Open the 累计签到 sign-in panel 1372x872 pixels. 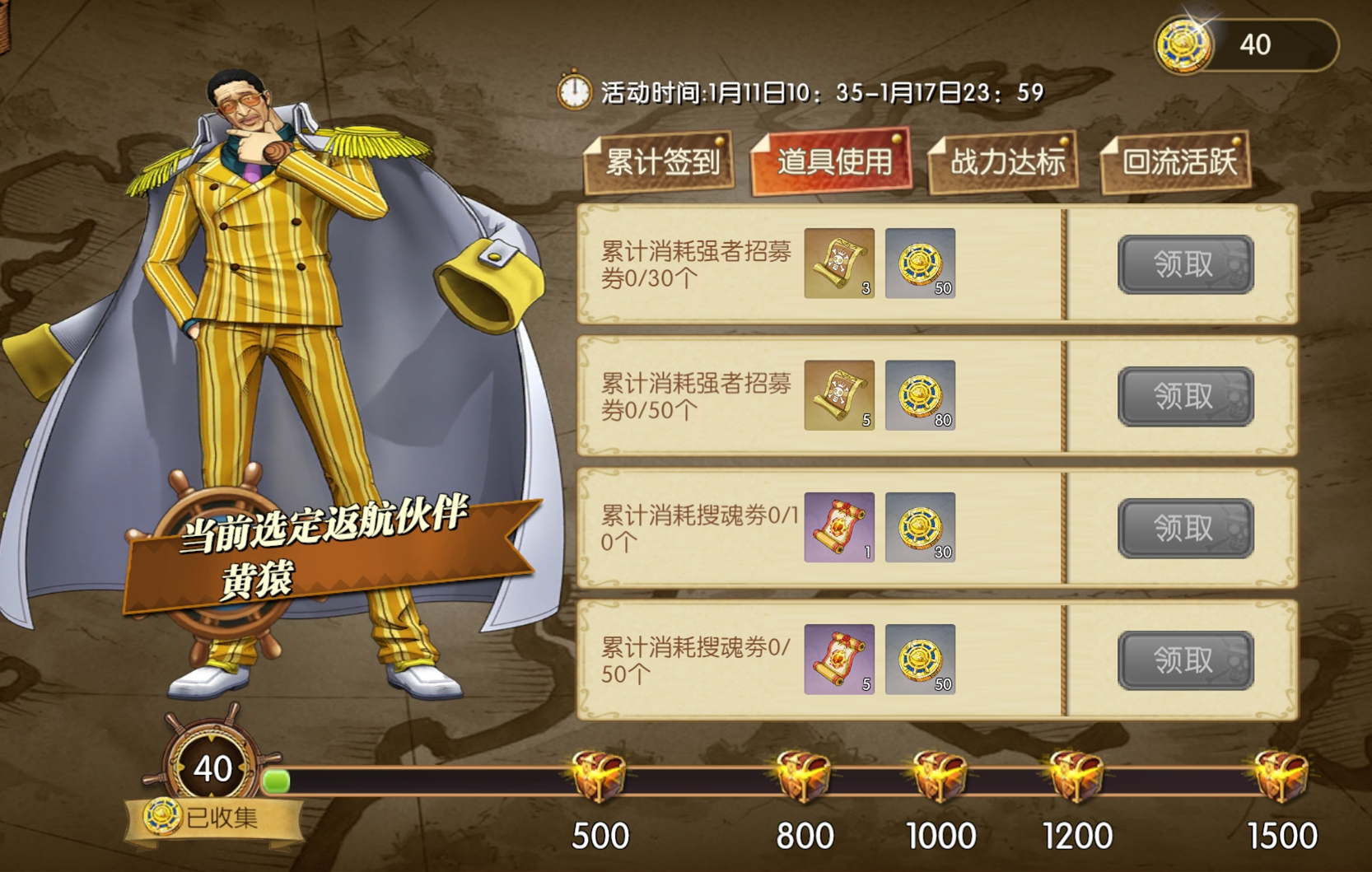pyautogui.click(x=660, y=162)
